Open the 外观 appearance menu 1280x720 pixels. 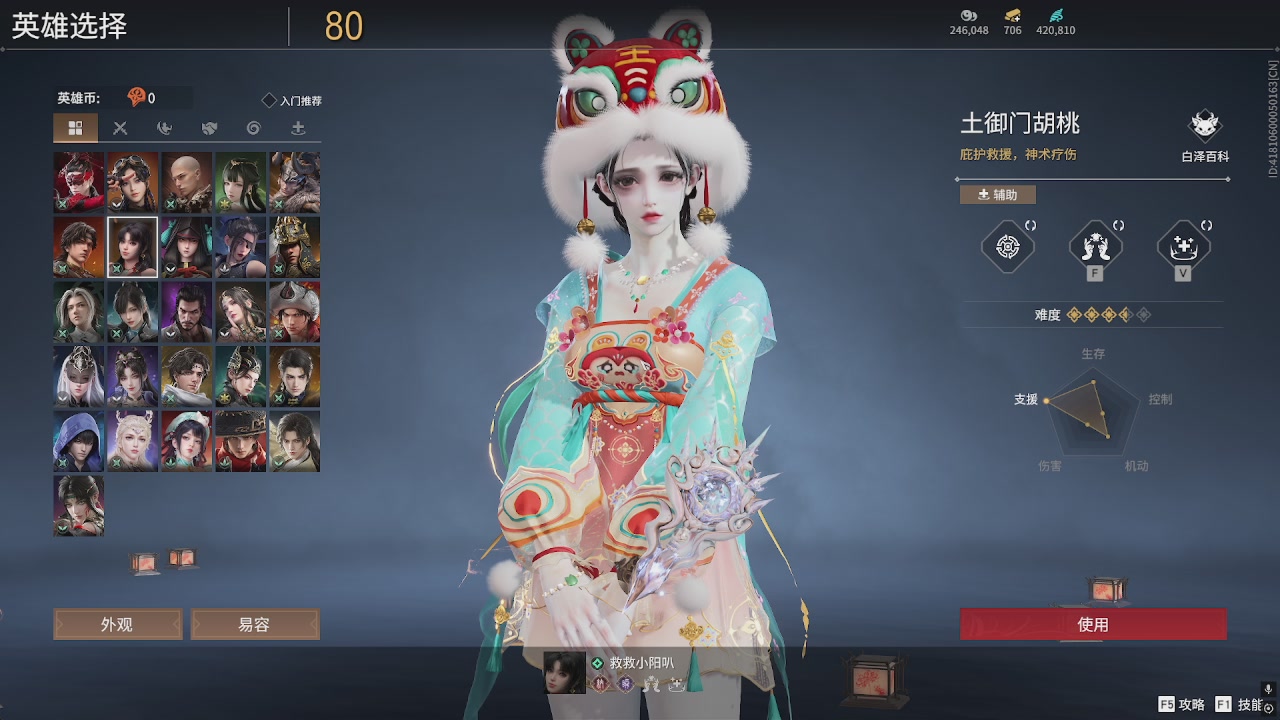click(117, 623)
